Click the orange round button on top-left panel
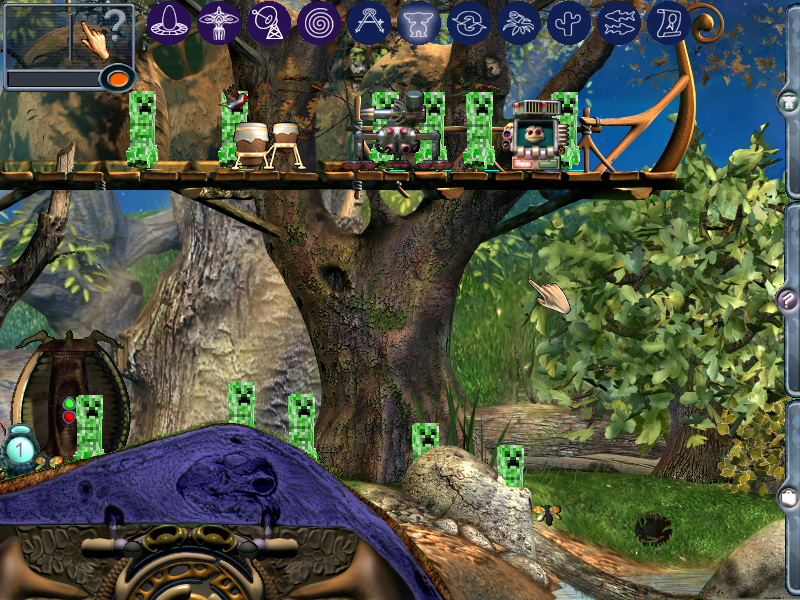 coord(118,77)
